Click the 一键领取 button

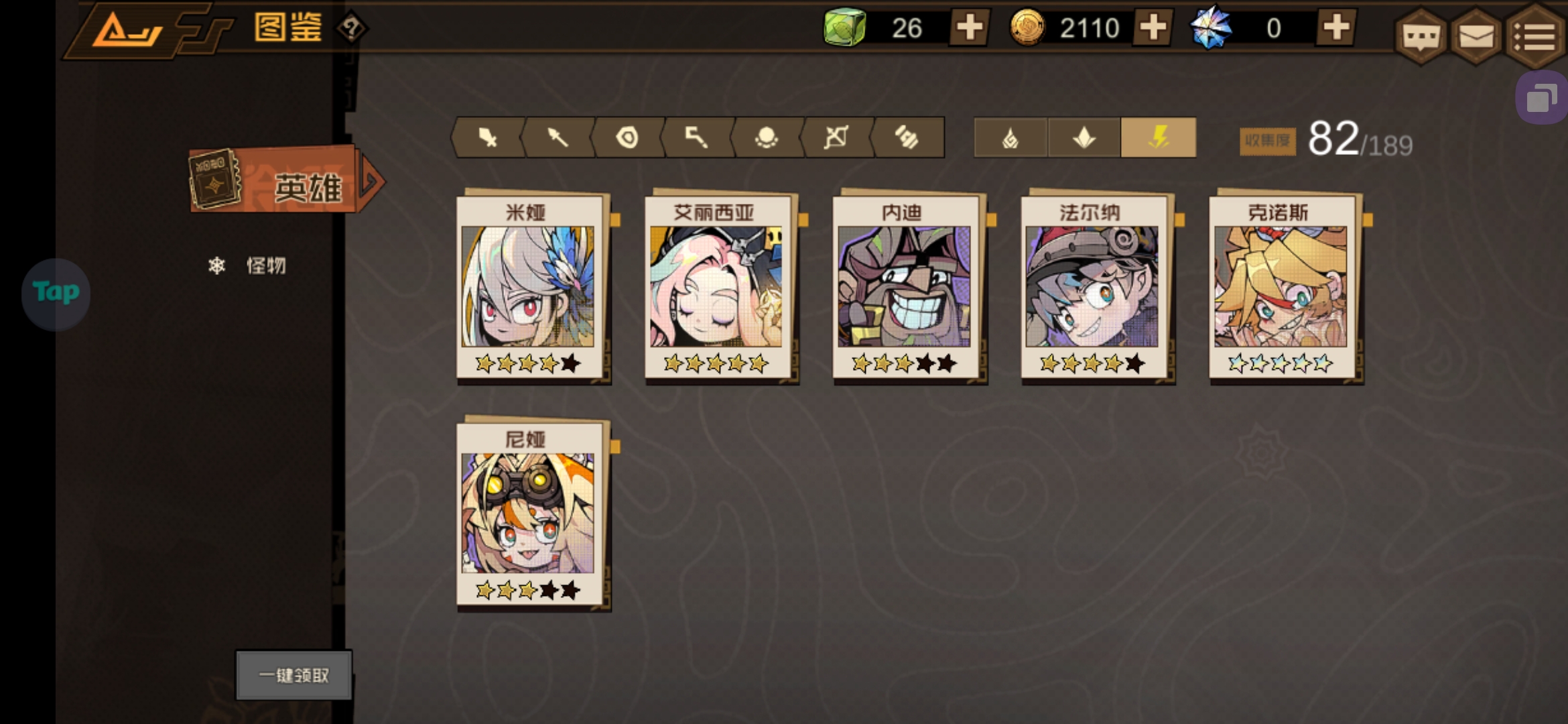pos(293,675)
